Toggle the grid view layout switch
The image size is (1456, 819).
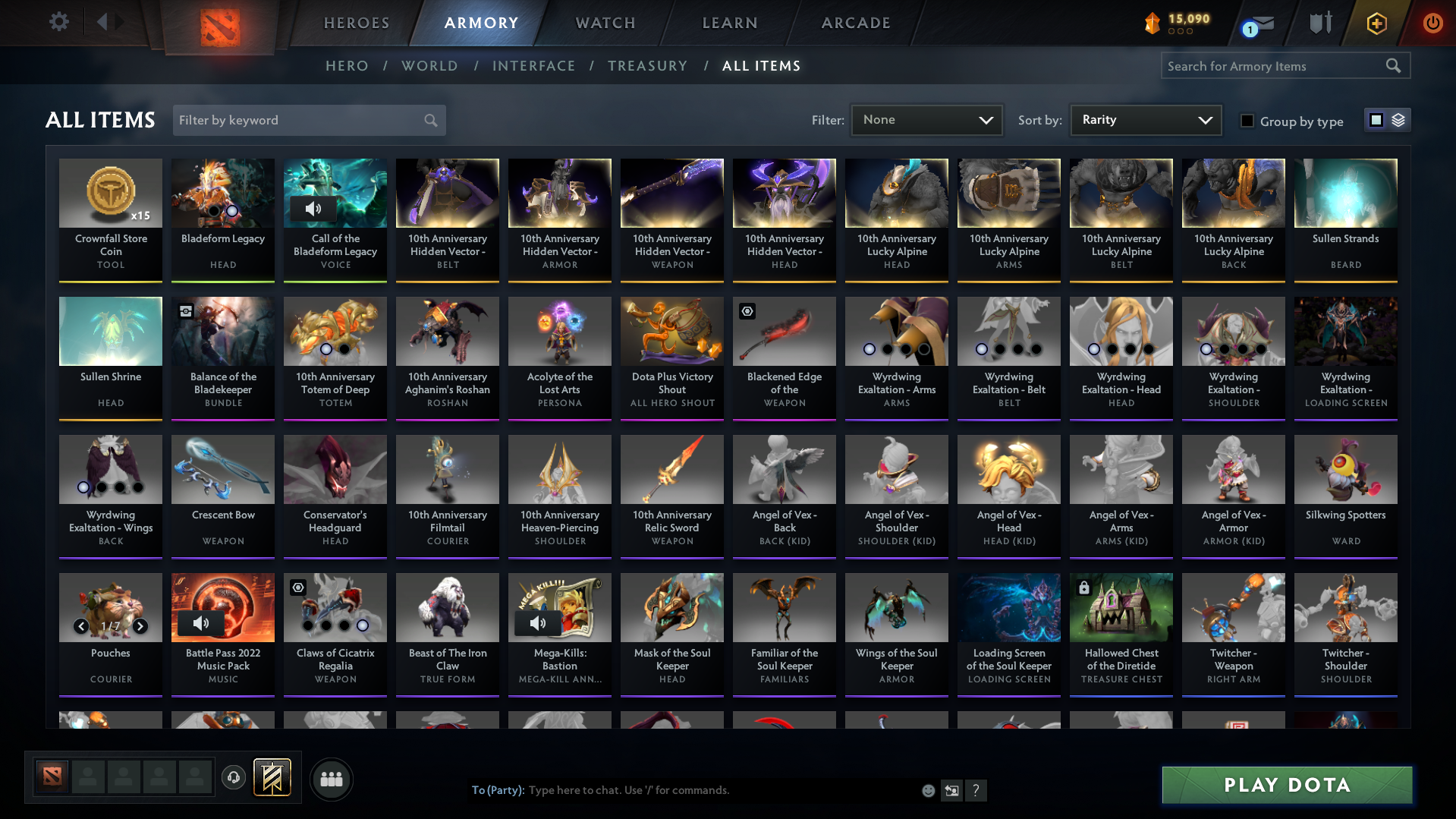[x=1376, y=119]
